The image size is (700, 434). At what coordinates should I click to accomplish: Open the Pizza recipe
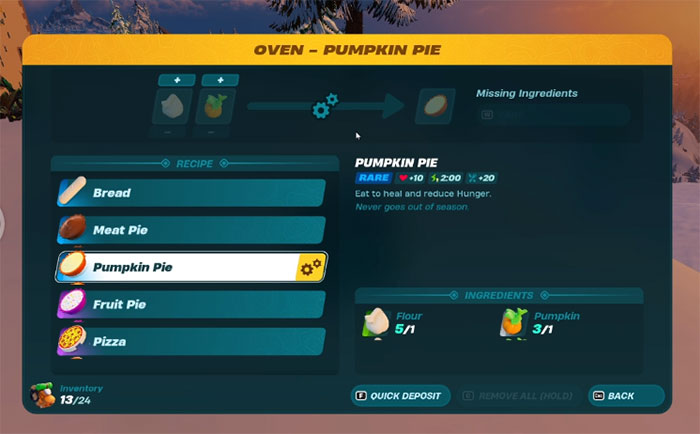[x=190, y=341]
